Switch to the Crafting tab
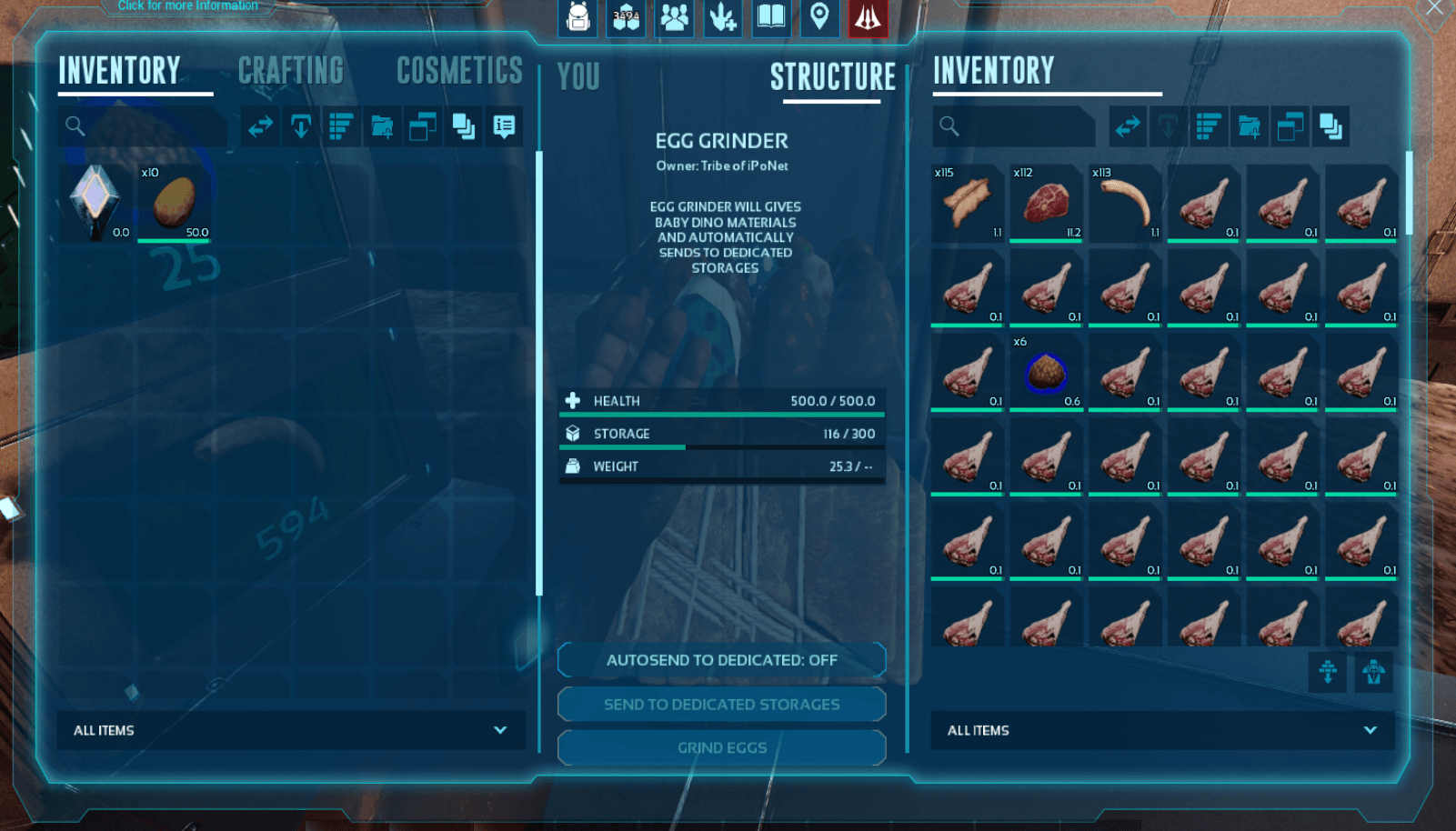This screenshot has height=831, width=1456. tap(291, 71)
